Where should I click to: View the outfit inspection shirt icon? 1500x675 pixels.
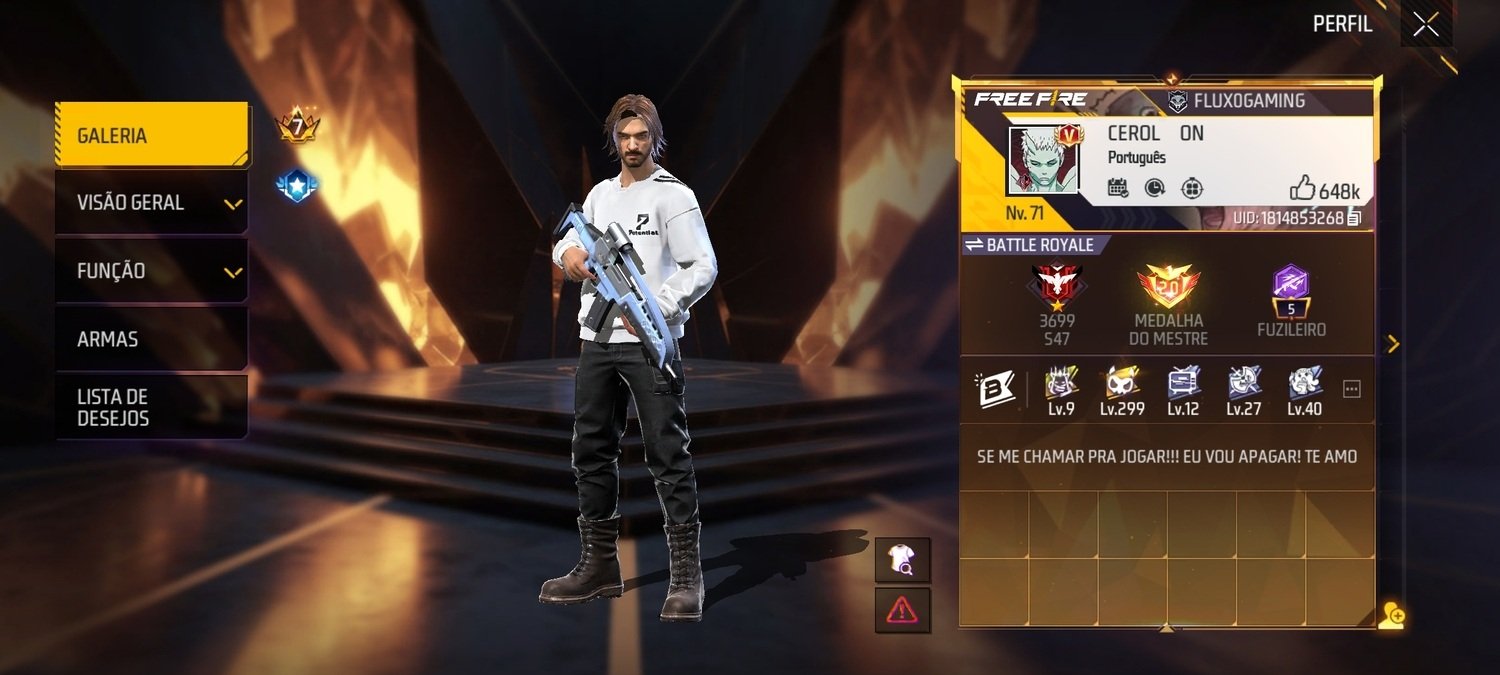click(902, 560)
